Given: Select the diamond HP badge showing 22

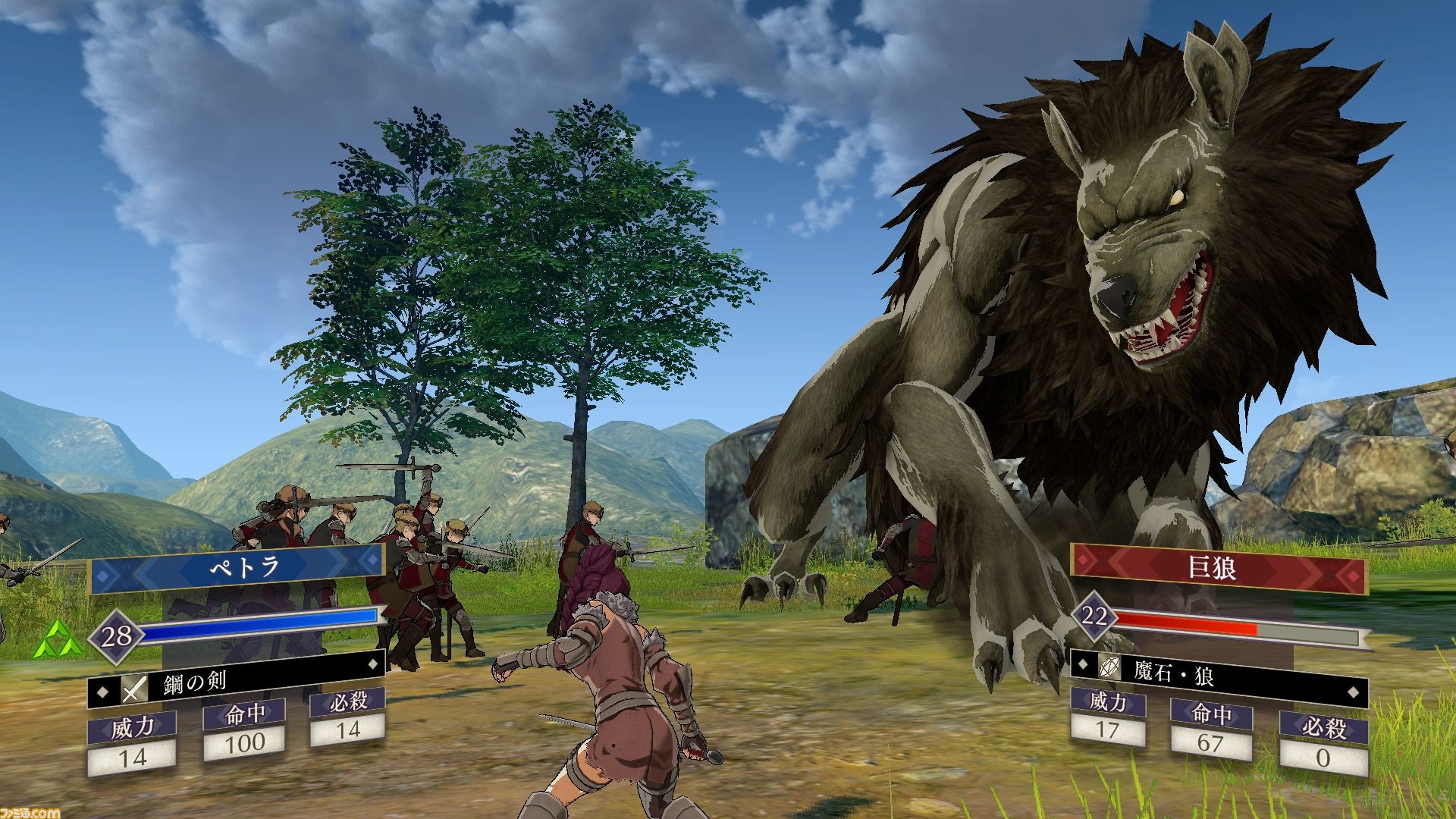Looking at the screenshot, I should pos(1094,618).
